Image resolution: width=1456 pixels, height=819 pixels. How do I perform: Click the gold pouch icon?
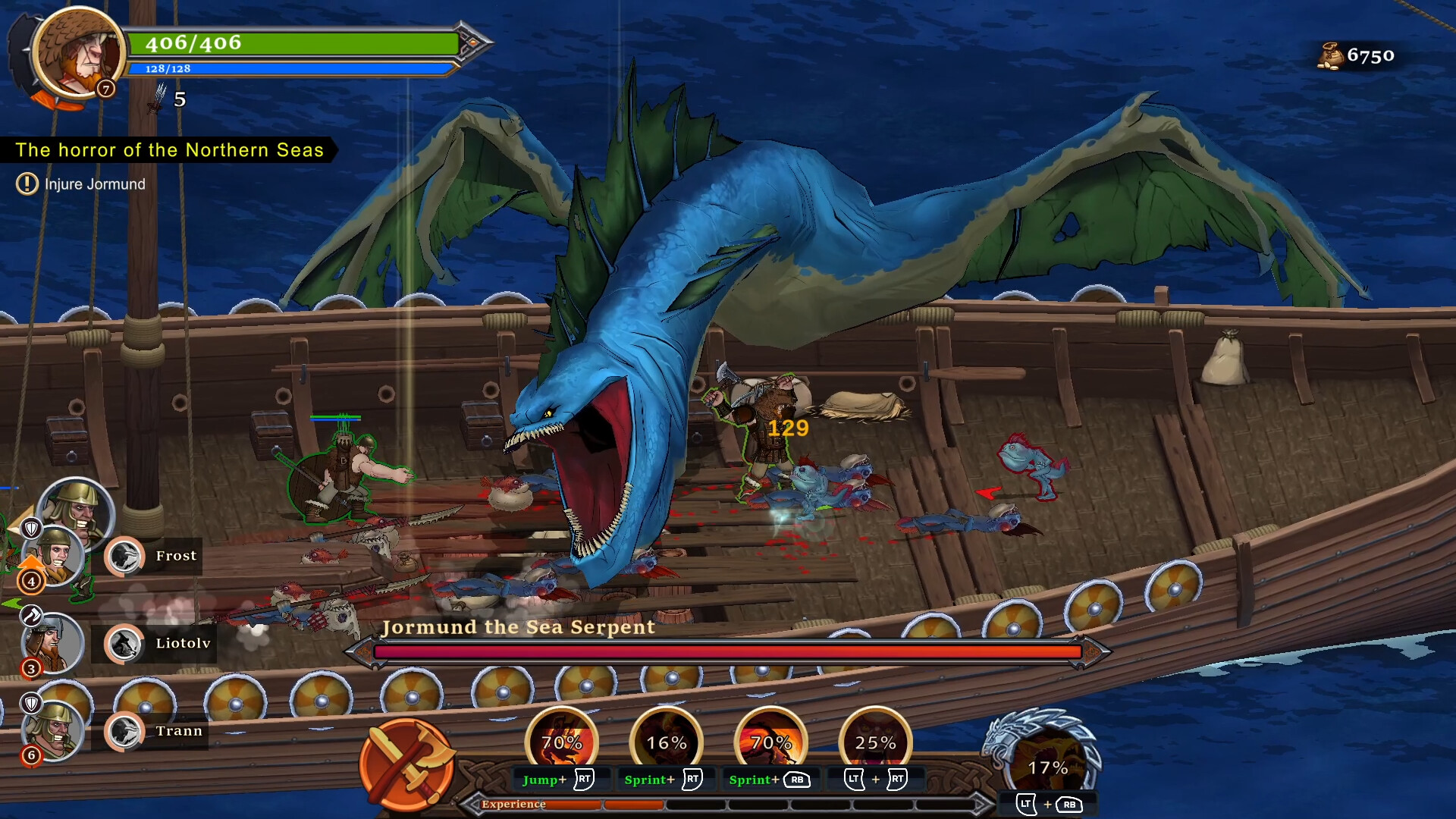pyautogui.click(x=1330, y=56)
